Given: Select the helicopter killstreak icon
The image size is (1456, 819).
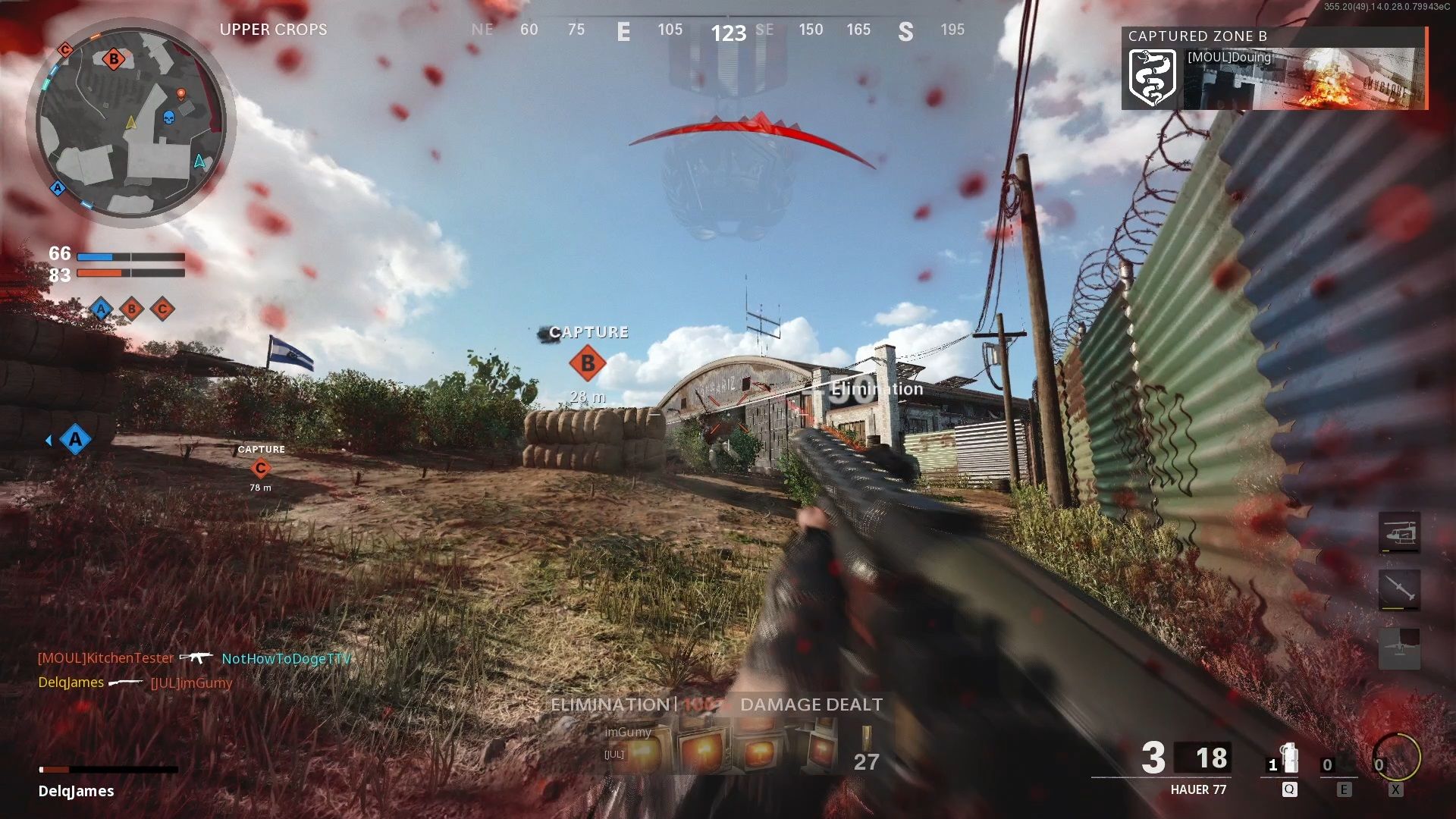Looking at the screenshot, I should click(1399, 532).
